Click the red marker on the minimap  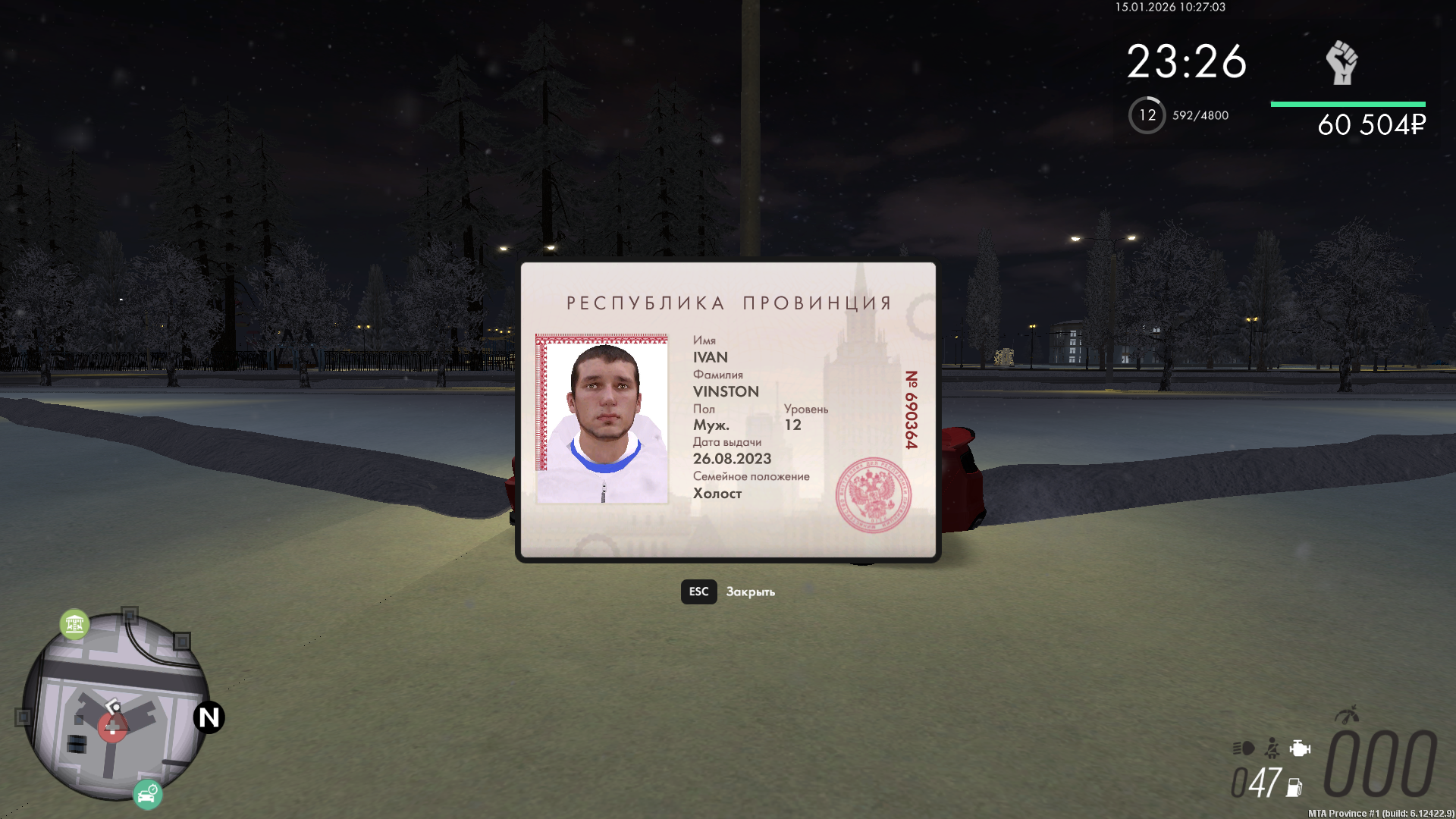112,728
